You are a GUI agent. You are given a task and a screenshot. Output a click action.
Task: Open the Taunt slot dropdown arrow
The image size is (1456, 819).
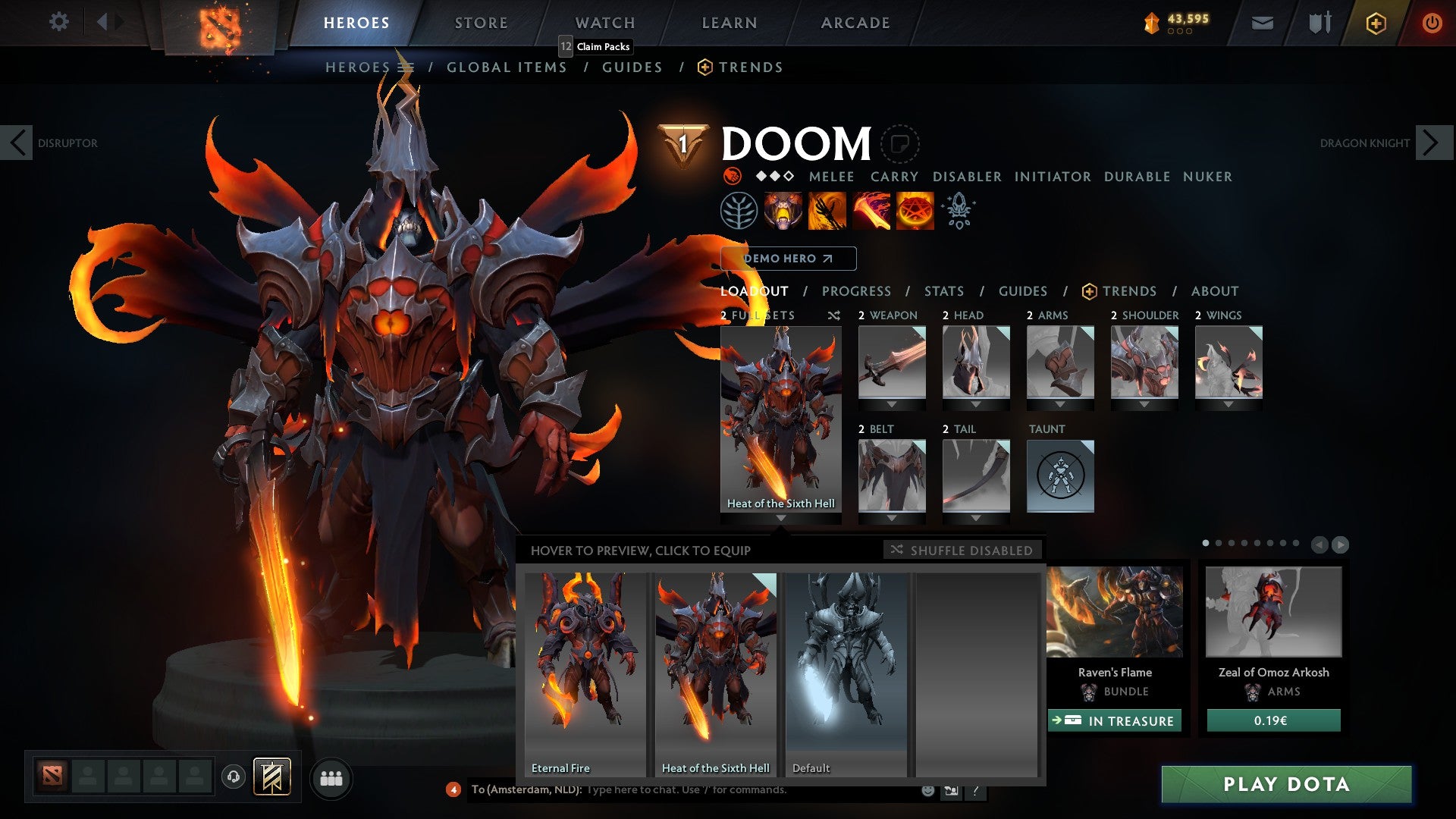1060,516
